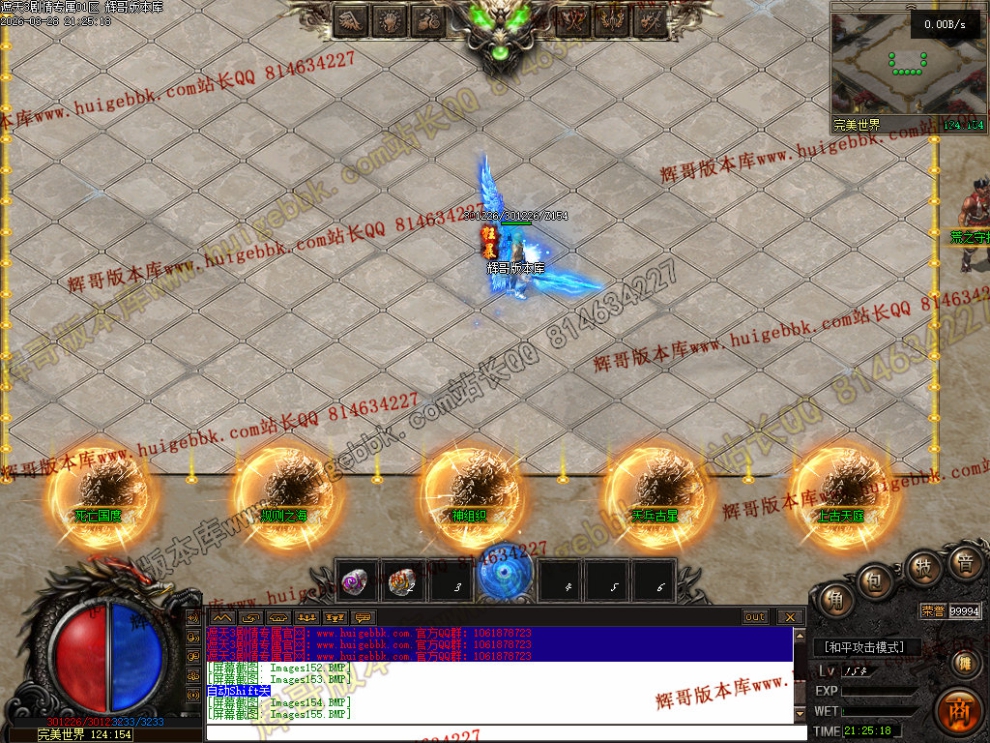The image size is (990, 743).
Task: Open the skills (技) button
Action: click(x=923, y=568)
